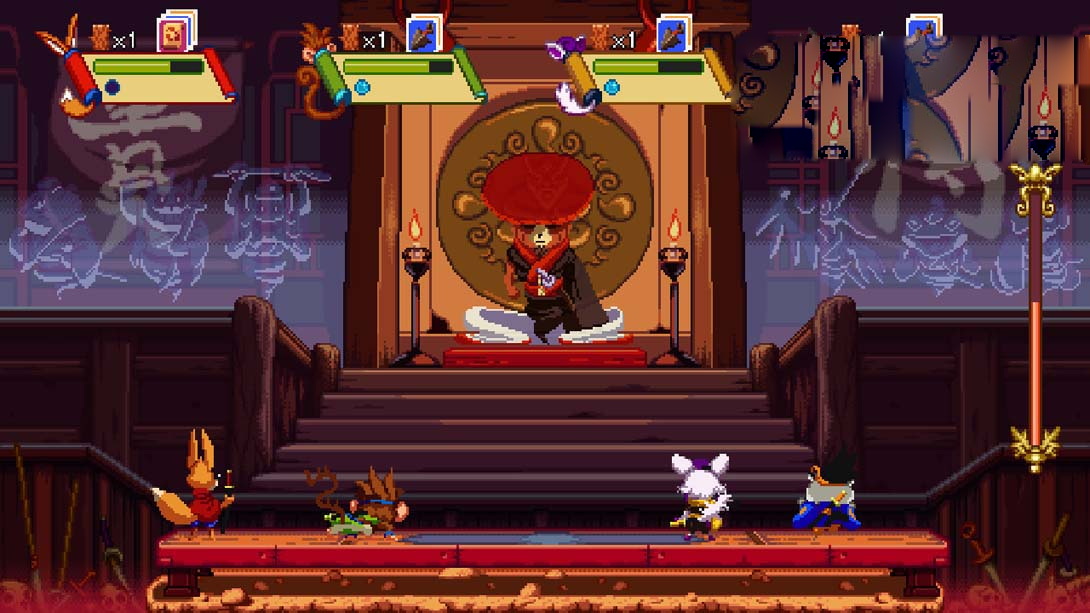Select the rabbit player's blue weapon card

click(674, 32)
